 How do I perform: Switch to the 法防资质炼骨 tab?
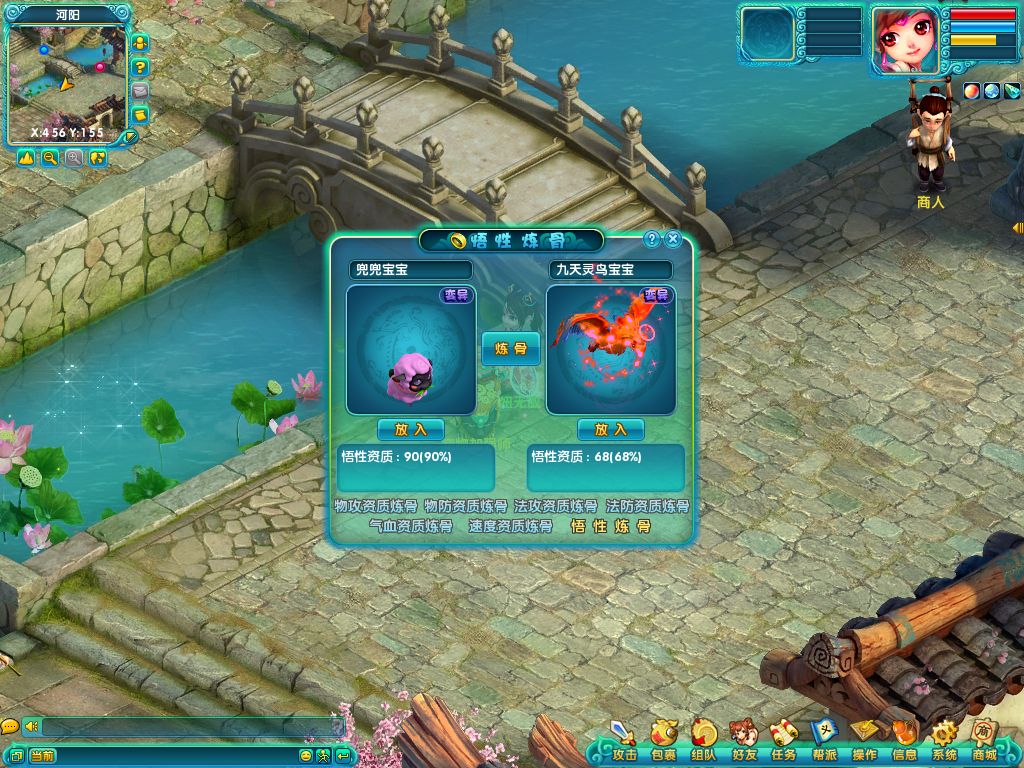(647, 507)
